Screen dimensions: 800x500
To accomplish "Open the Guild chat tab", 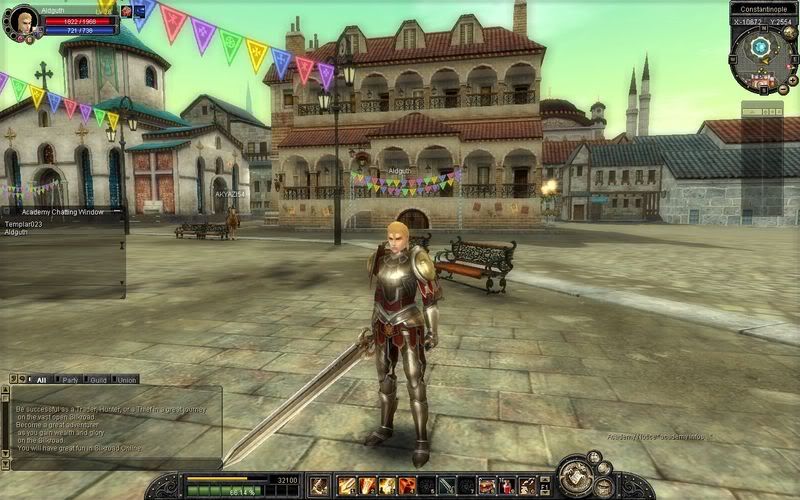I will tap(99, 380).
